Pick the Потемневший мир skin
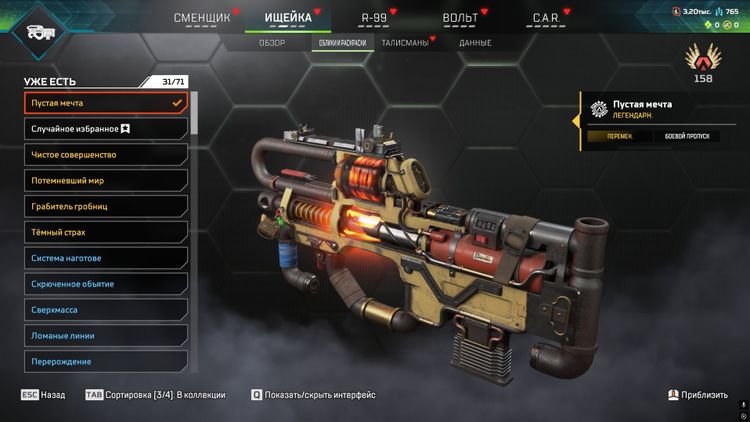750x422 pixels. 106,181
